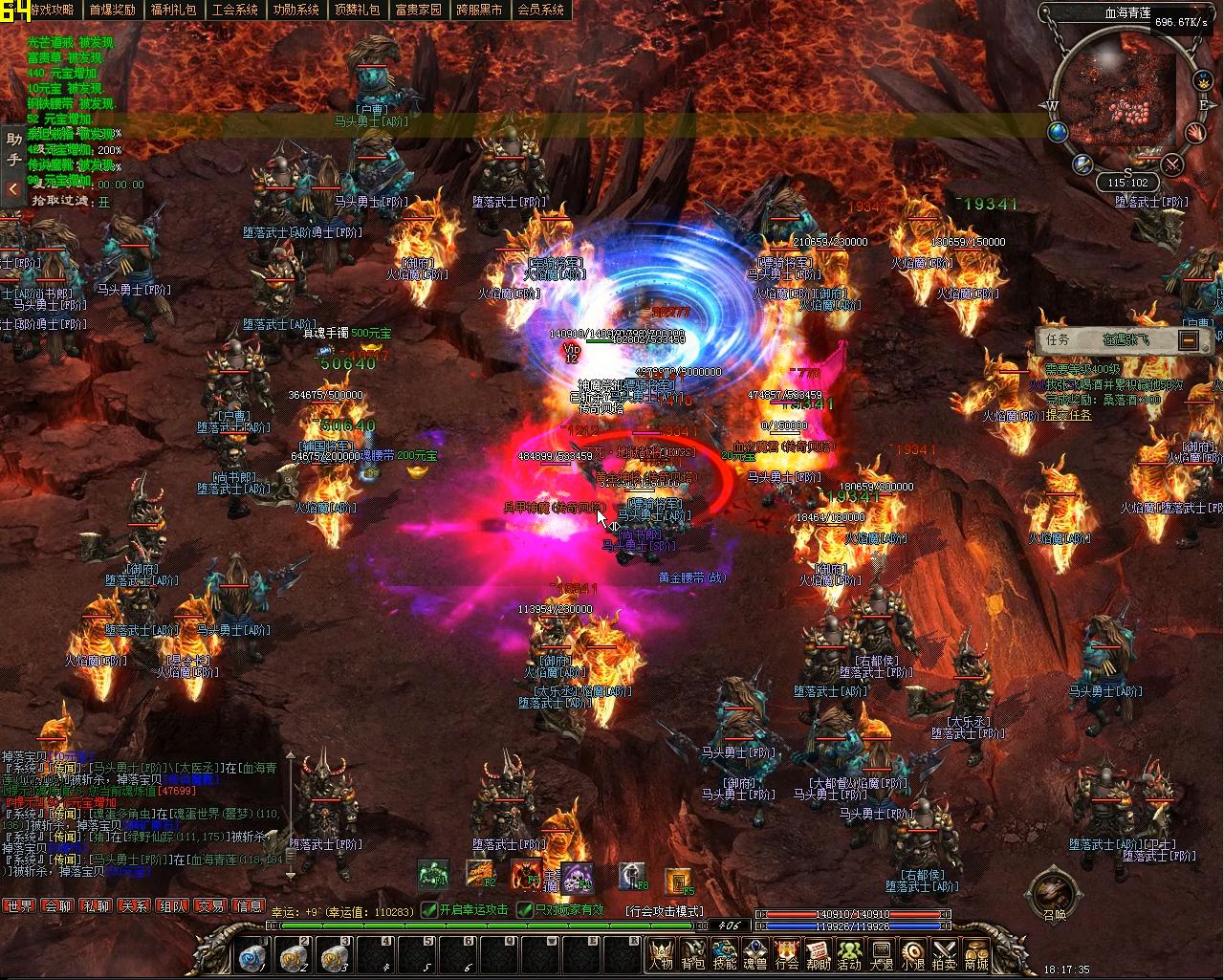Viewport: 1224px width, 980px height.
Task: Click the red hand icon by minimap
Action: click(x=1195, y=132)
